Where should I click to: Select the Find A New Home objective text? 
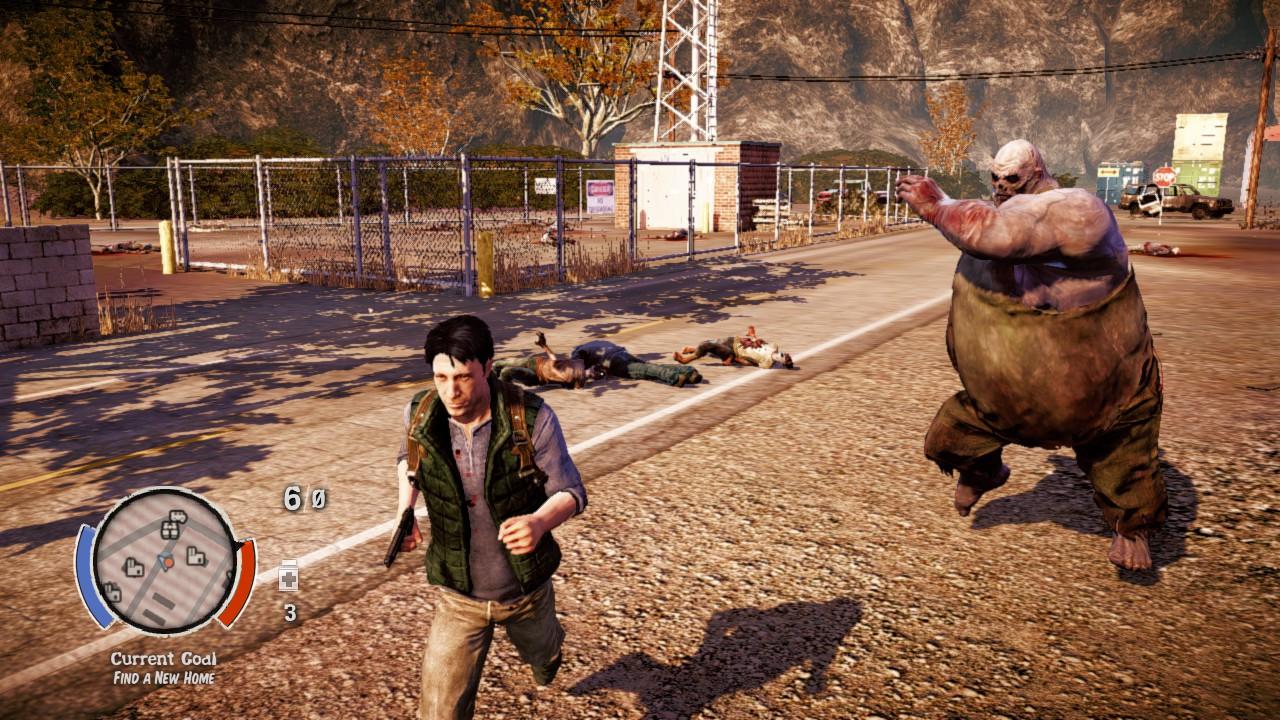tap(167, 677)
